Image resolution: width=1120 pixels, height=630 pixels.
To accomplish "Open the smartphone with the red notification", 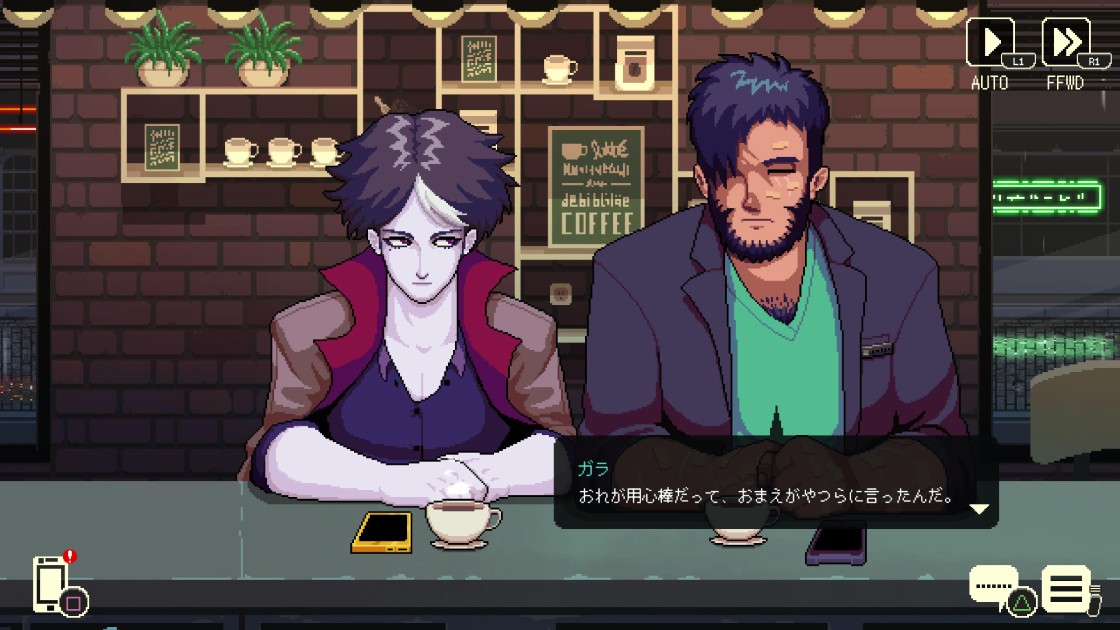I will pos(51,583).
